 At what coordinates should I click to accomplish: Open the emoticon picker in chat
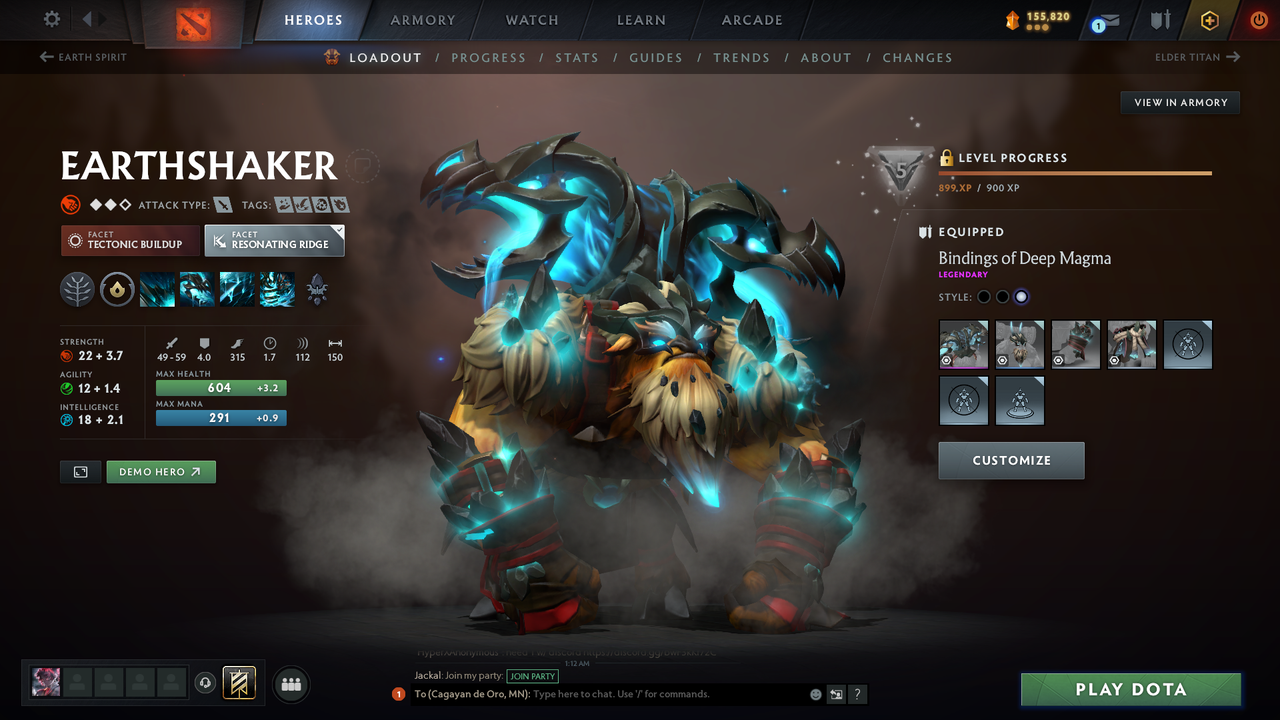pos(815,693)
